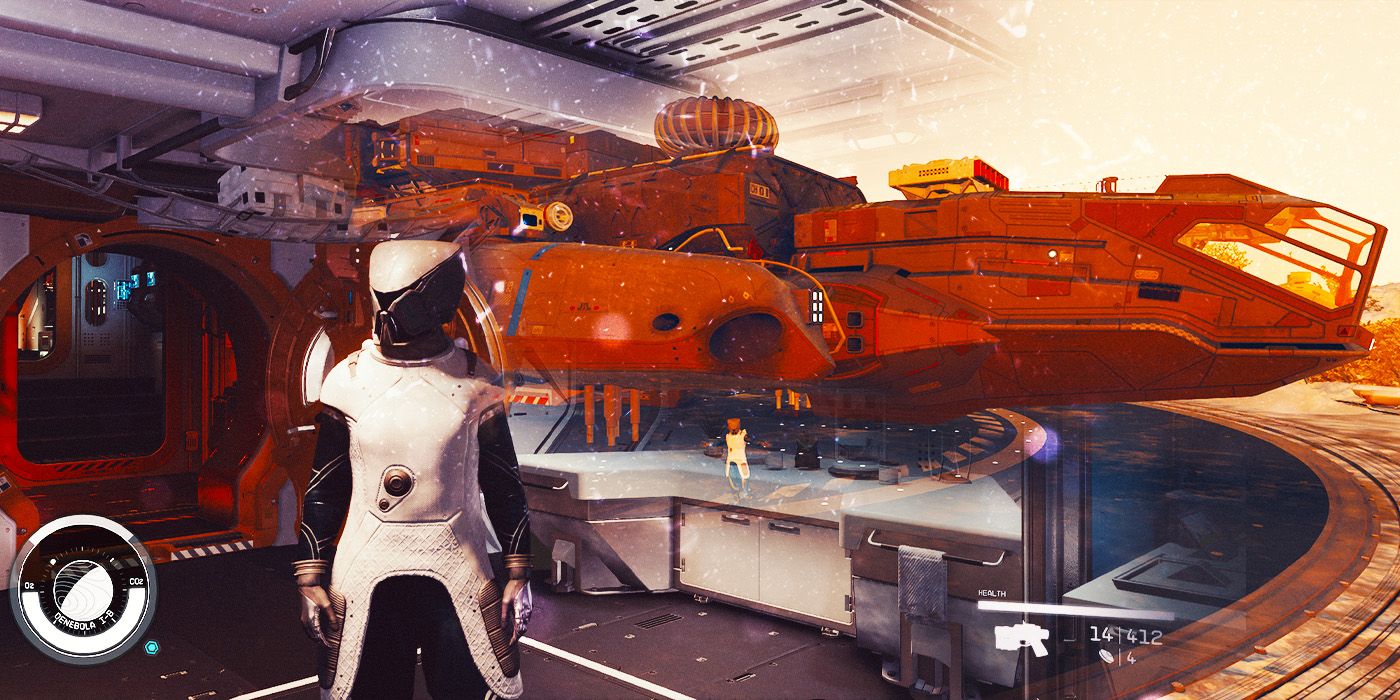The image size is (1400, 700).
Task: Click the small teal hexagon indicator
Action: [150, 647]
